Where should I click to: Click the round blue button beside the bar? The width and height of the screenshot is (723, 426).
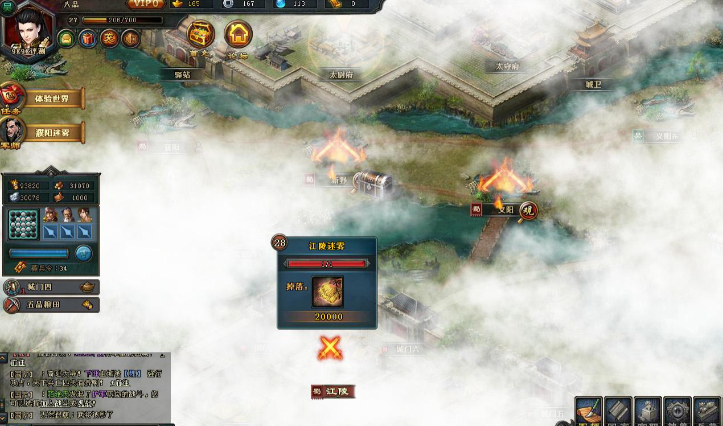(84, 253)
